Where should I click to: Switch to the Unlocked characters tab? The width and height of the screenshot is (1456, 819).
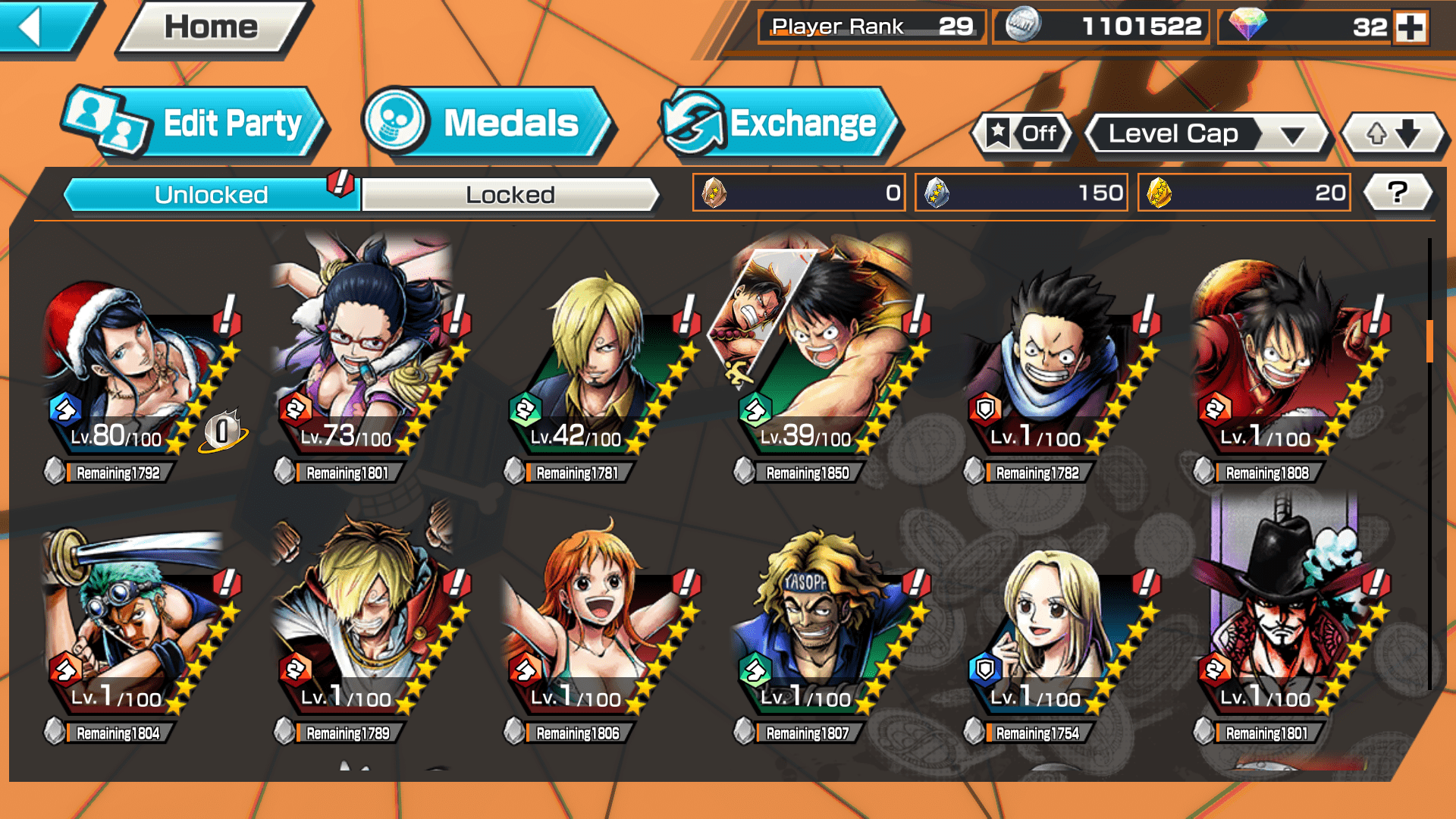click(211, 195)
